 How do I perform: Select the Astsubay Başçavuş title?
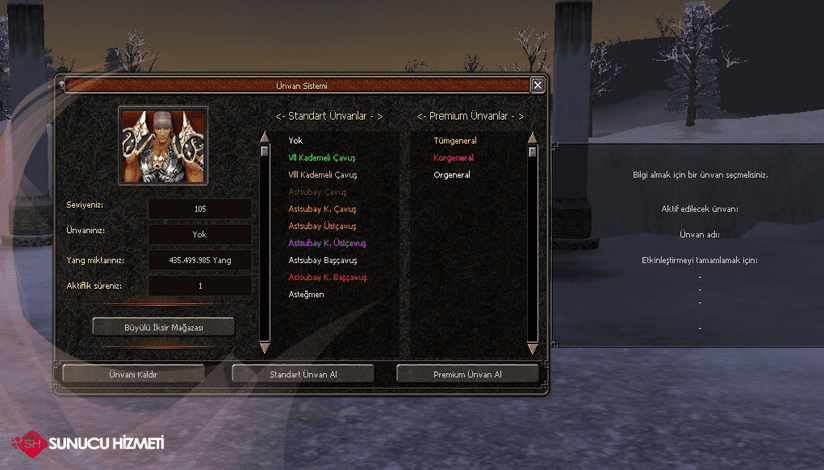[x=323, y=260]
